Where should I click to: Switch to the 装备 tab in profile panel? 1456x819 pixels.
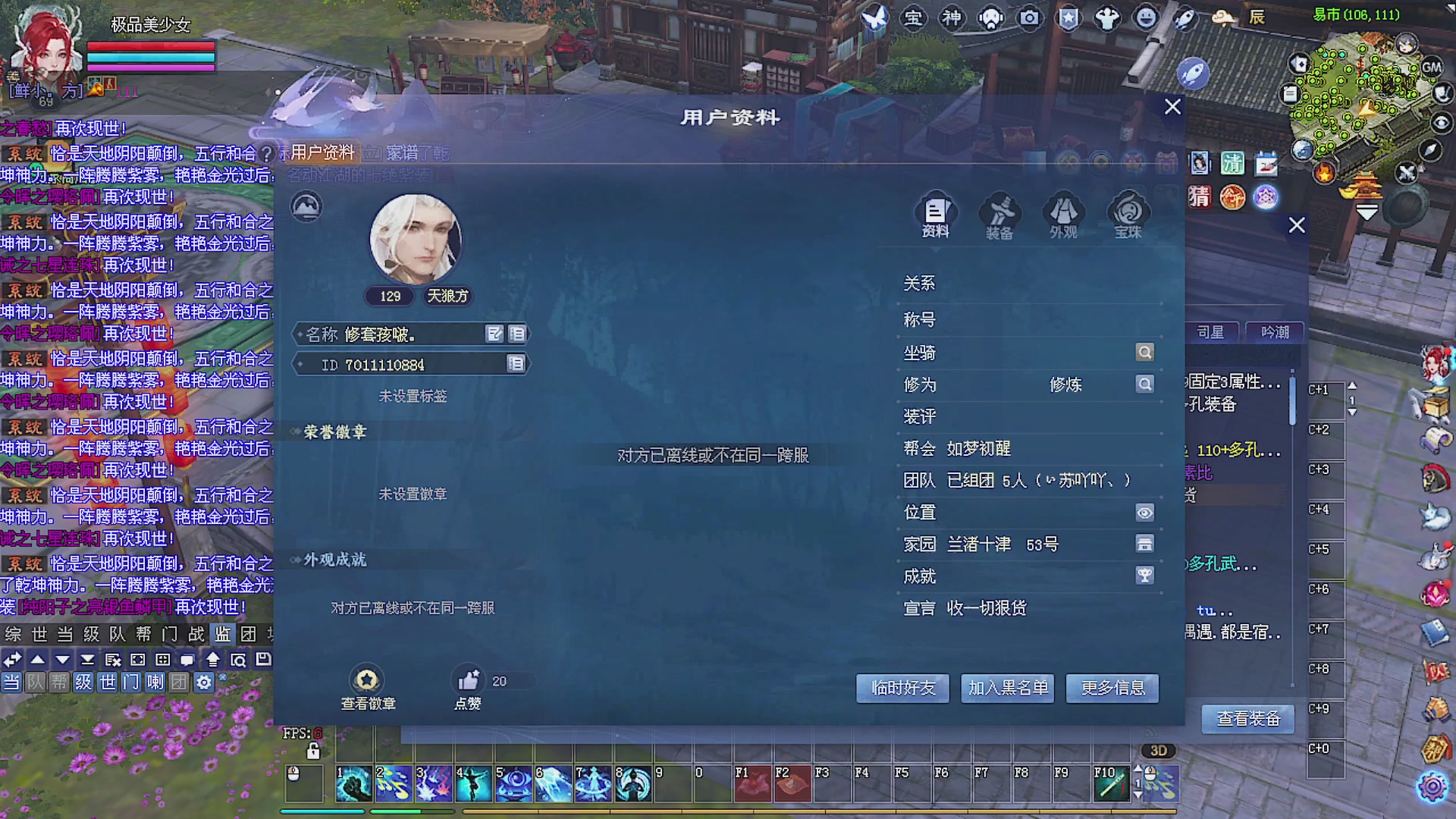[999, 218]
